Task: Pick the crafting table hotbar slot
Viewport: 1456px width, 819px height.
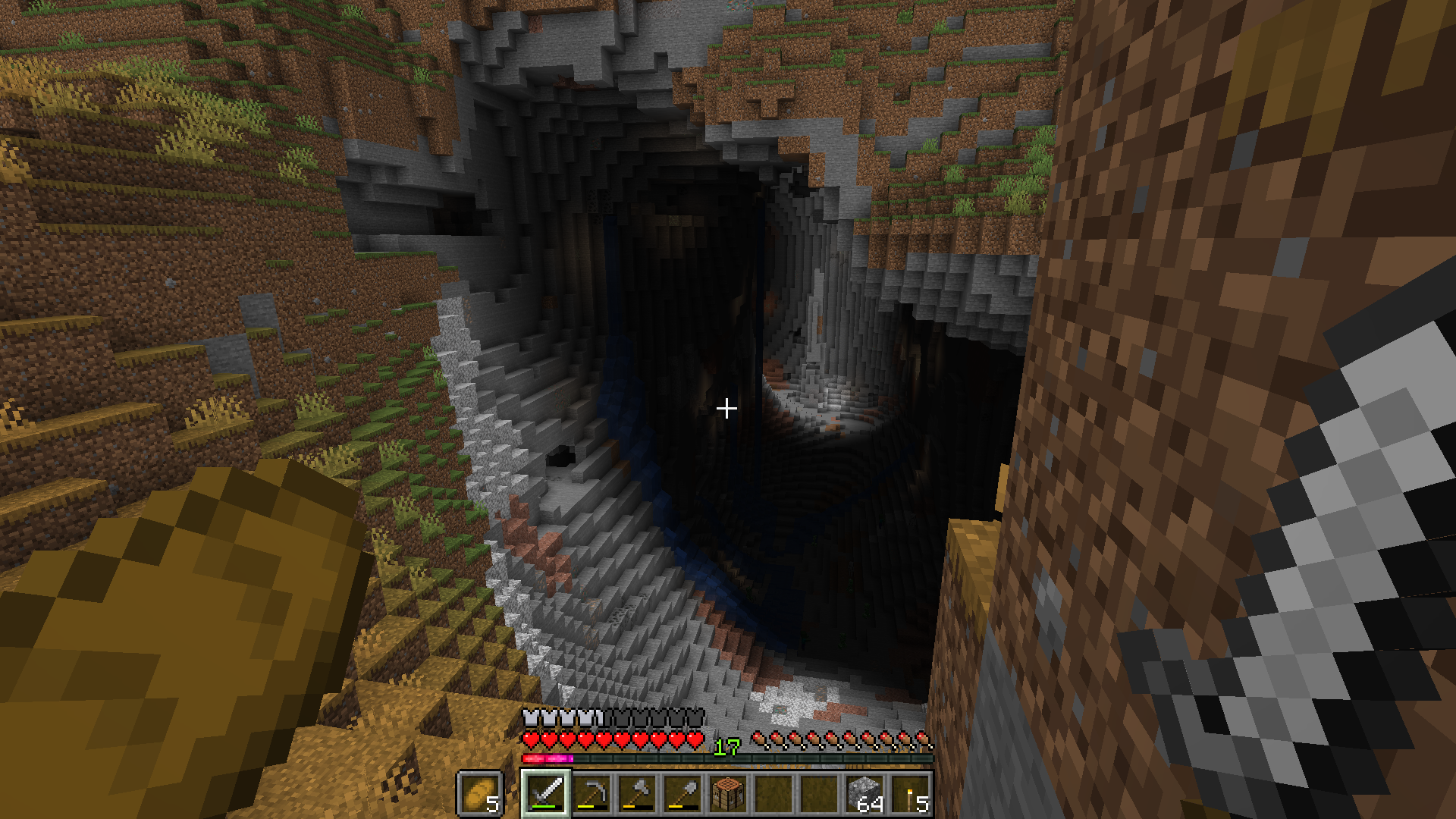Action: pyautogui.click(x=728, y=794)
